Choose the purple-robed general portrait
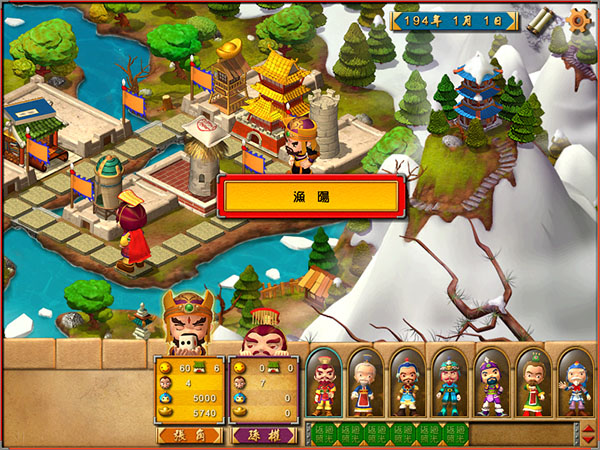This screenshot has height=450, width=600. (x=491, y=382)
